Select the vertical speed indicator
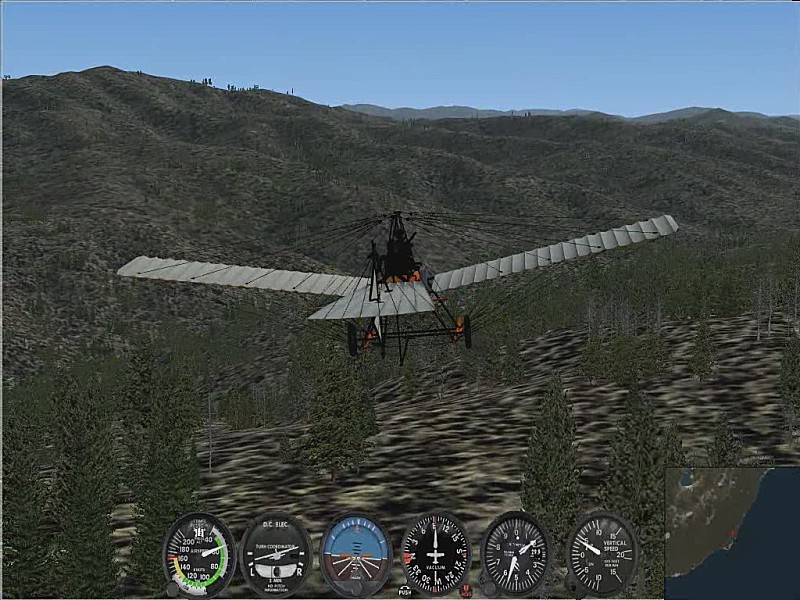This screenshot has width=800, height=600. [602, 553]
